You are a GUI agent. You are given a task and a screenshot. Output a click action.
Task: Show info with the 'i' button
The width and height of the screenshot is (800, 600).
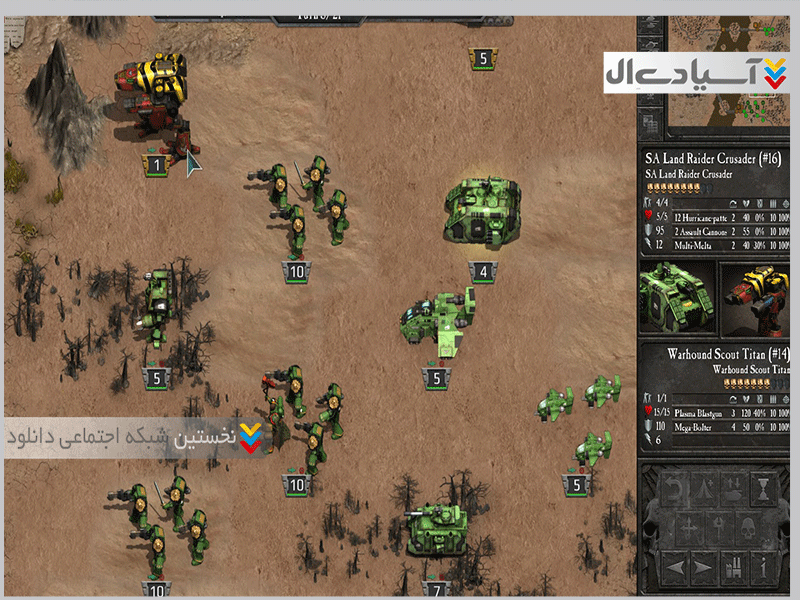[761, 568]
